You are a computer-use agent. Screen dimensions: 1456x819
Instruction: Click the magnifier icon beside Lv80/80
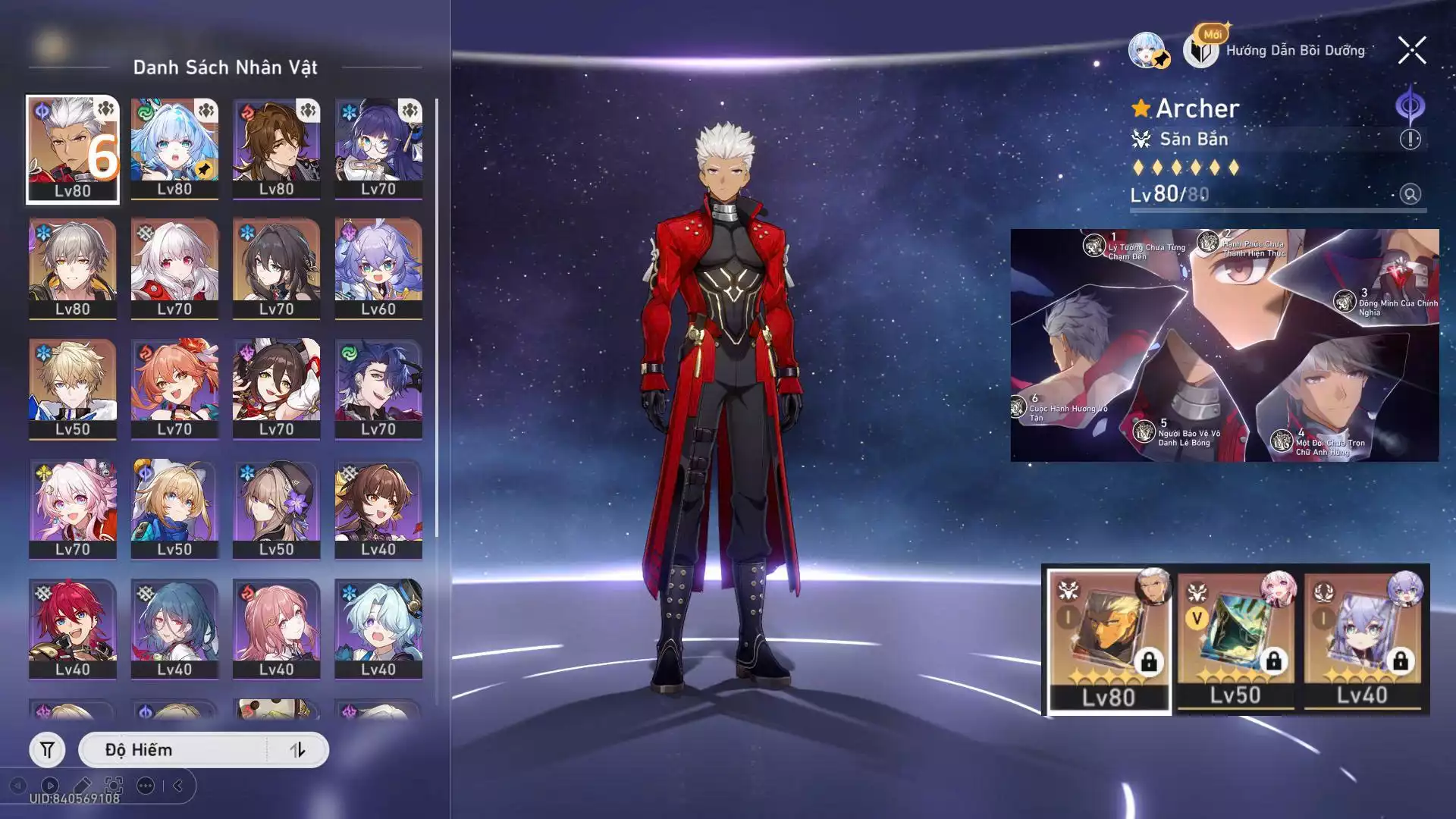pyautogui.click(x=1410, y=195)
